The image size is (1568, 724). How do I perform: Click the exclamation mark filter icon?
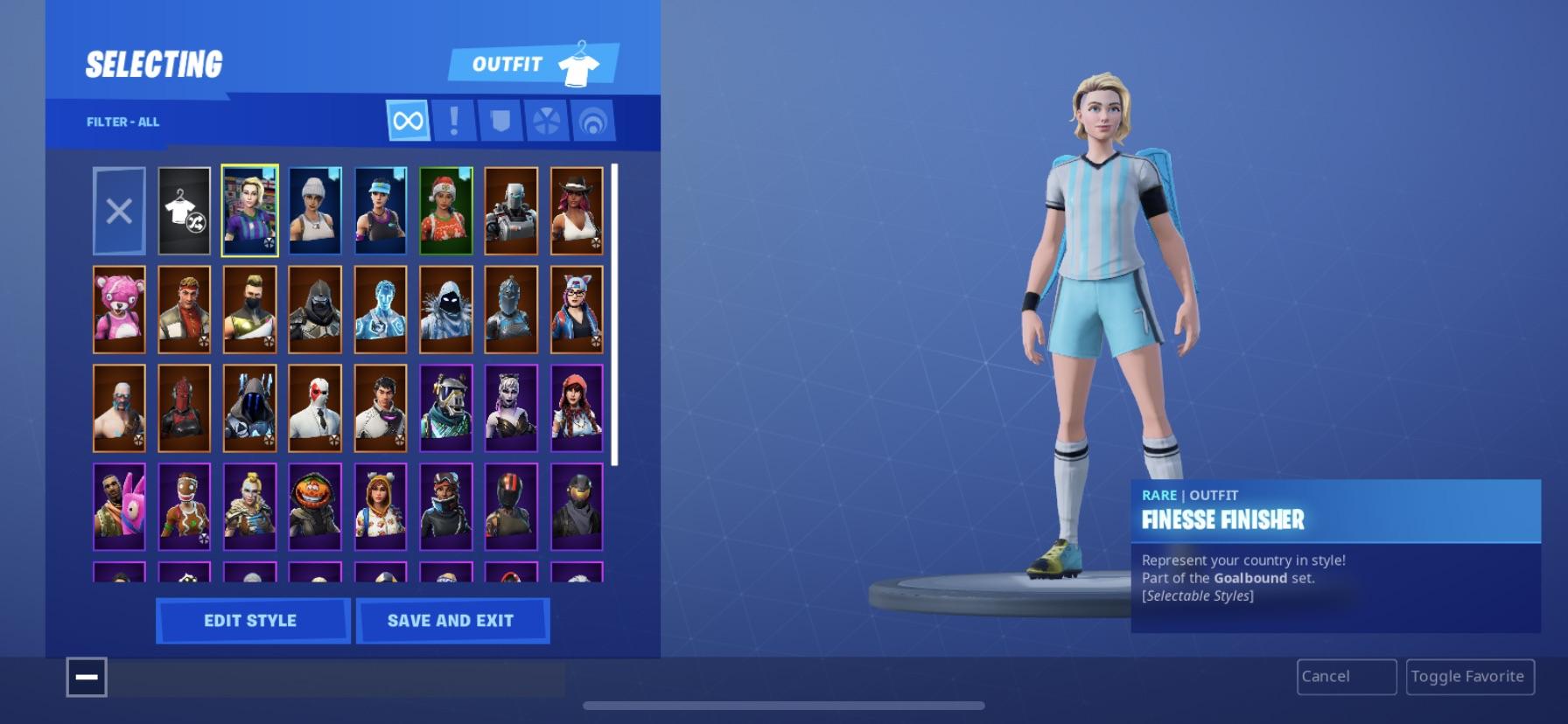[x=453, y=119]
